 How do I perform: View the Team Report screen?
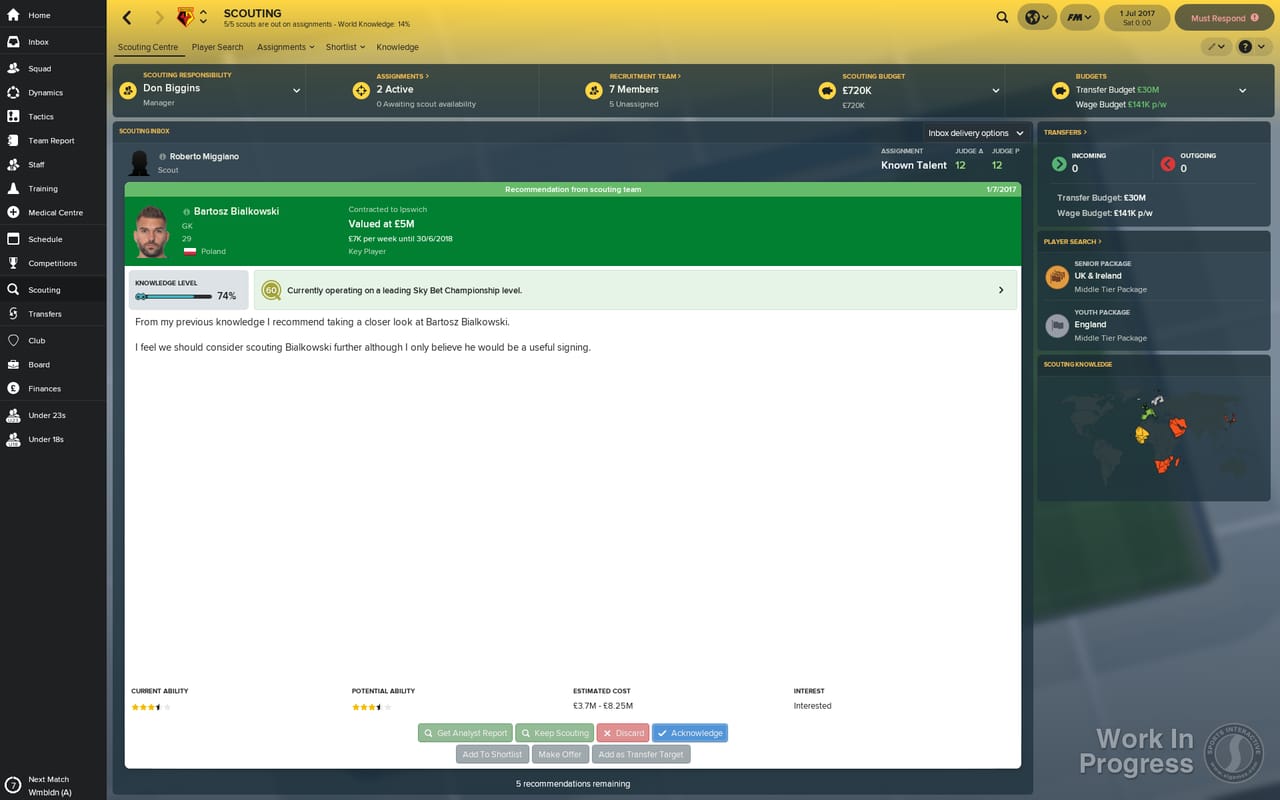(x=53, y=140)
